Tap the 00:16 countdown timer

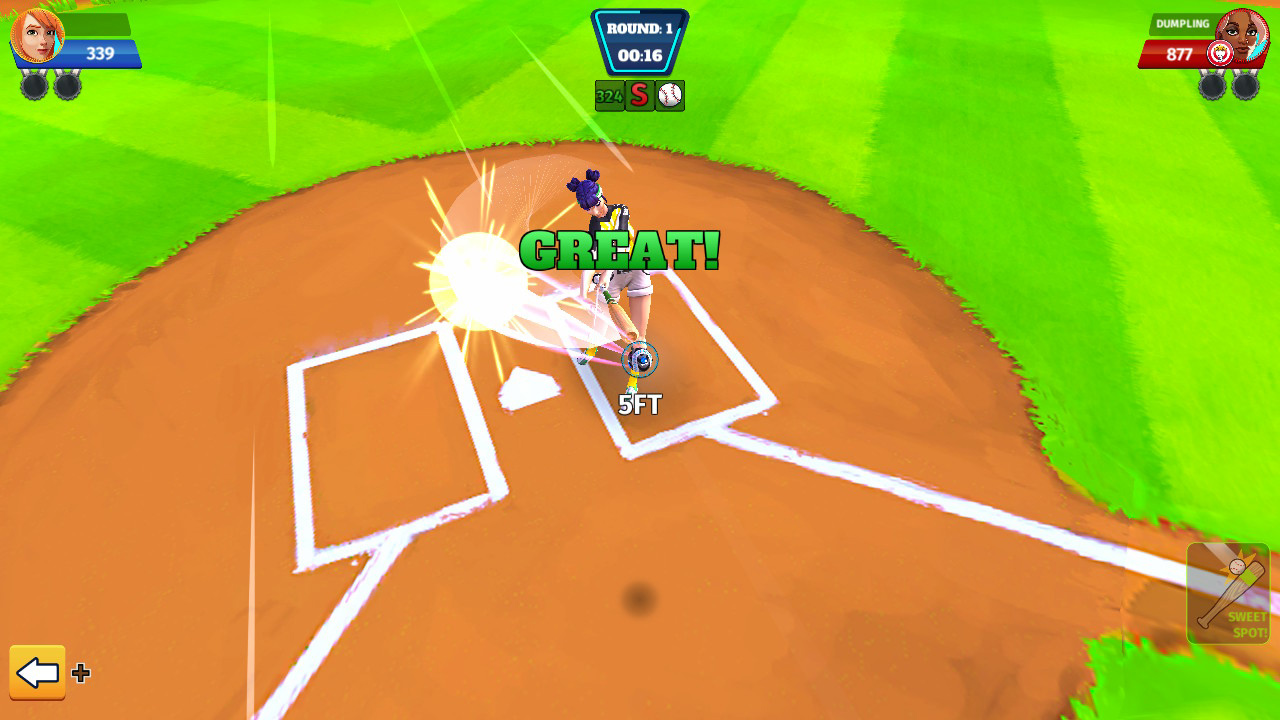(x=640, y=57)
